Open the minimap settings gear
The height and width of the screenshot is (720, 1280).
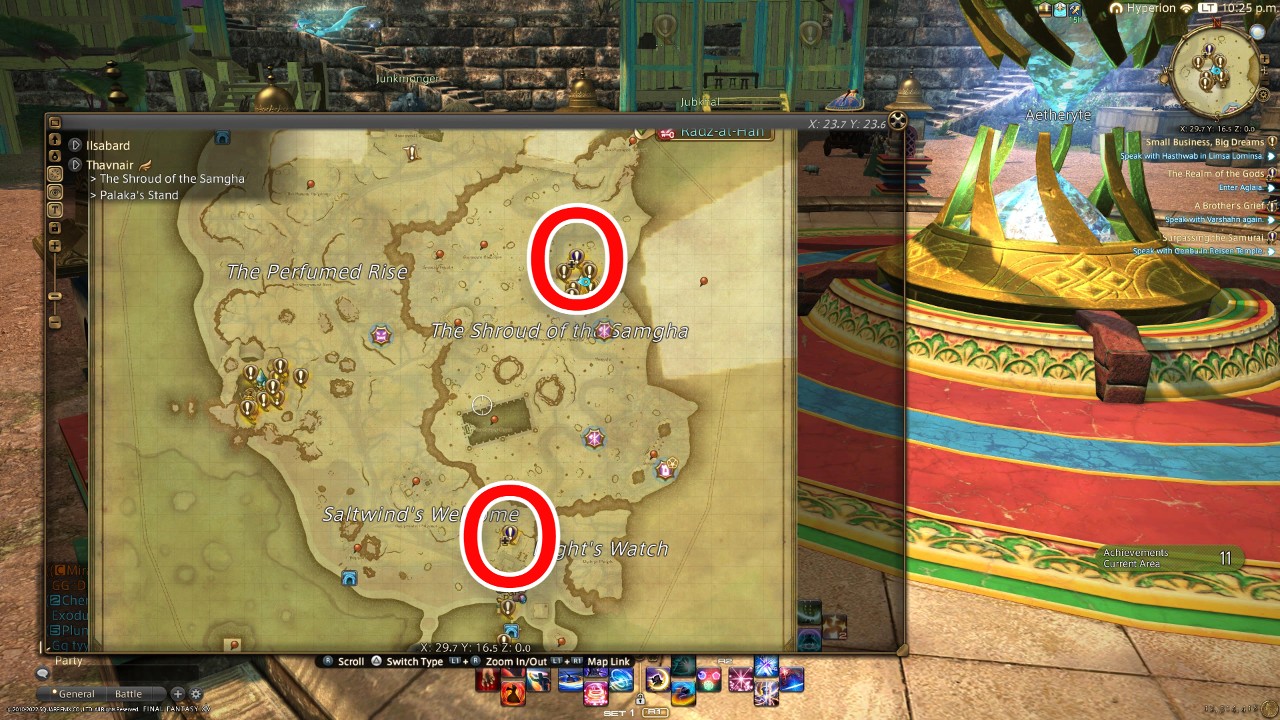(1263, 95)
